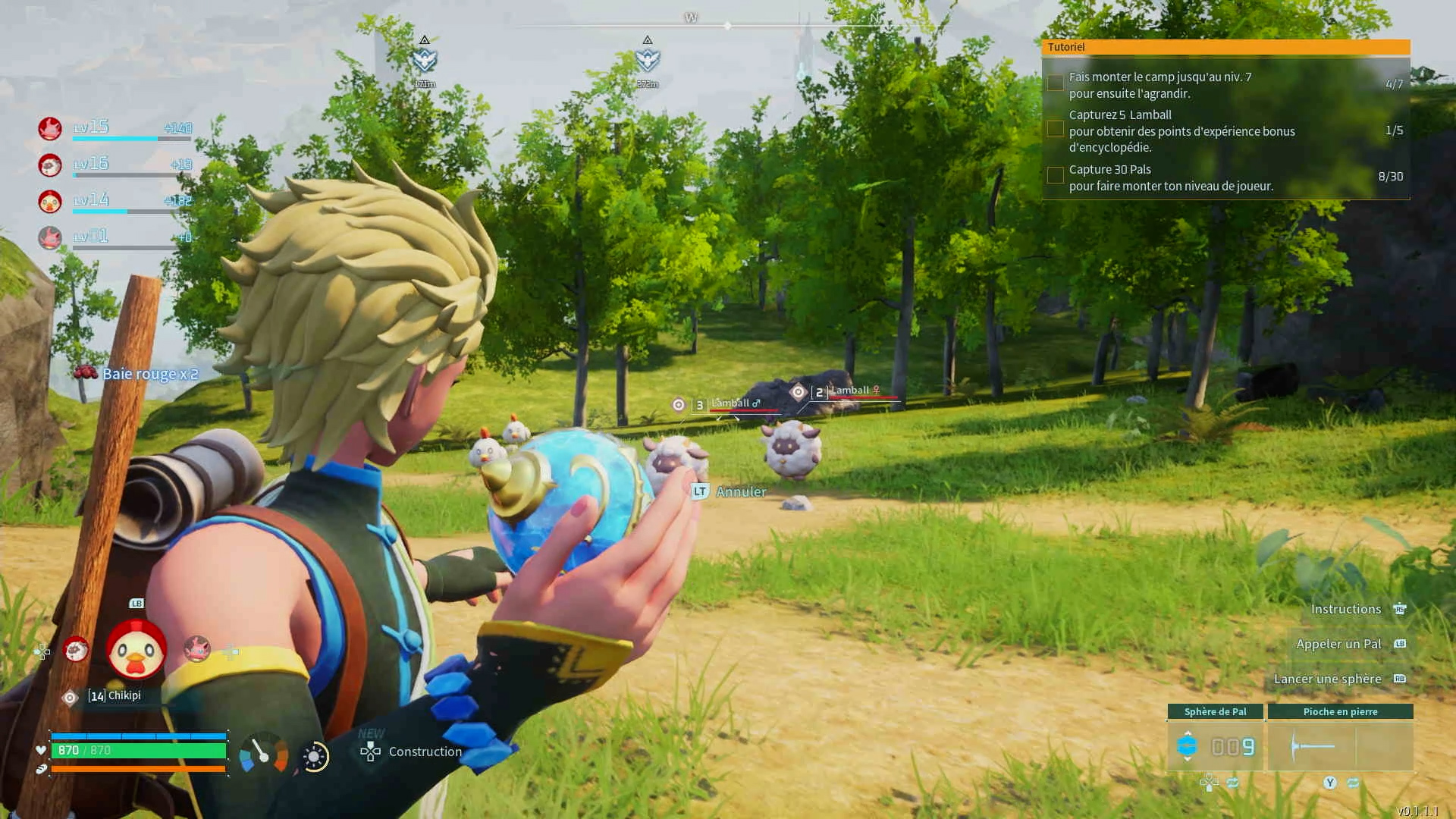
Task: Select the level 16 party Pal portrait
Action: coord(50,165)
